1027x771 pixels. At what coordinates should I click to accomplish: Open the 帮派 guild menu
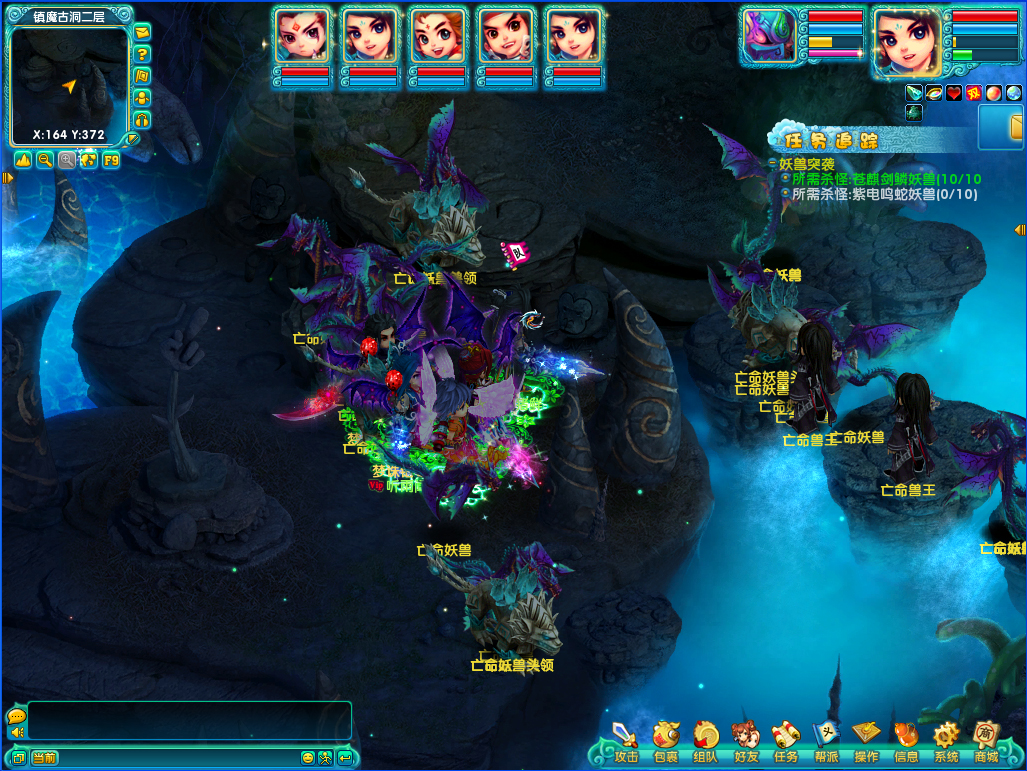(x=826, y=739)
